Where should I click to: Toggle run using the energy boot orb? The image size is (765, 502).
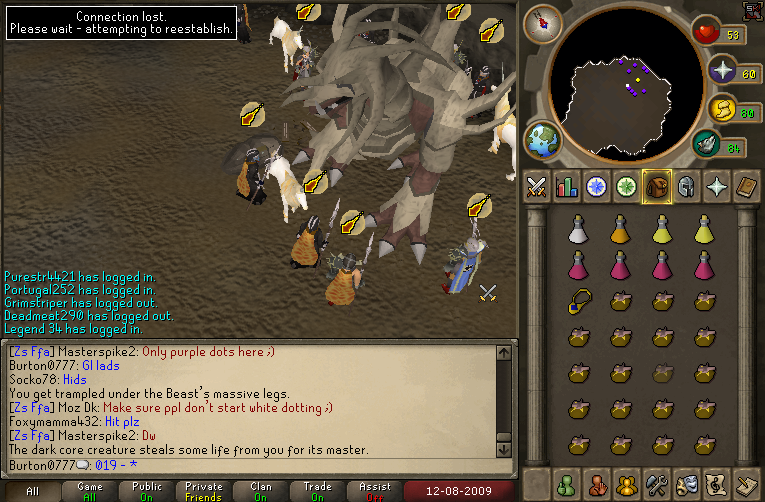click(721, 108)
